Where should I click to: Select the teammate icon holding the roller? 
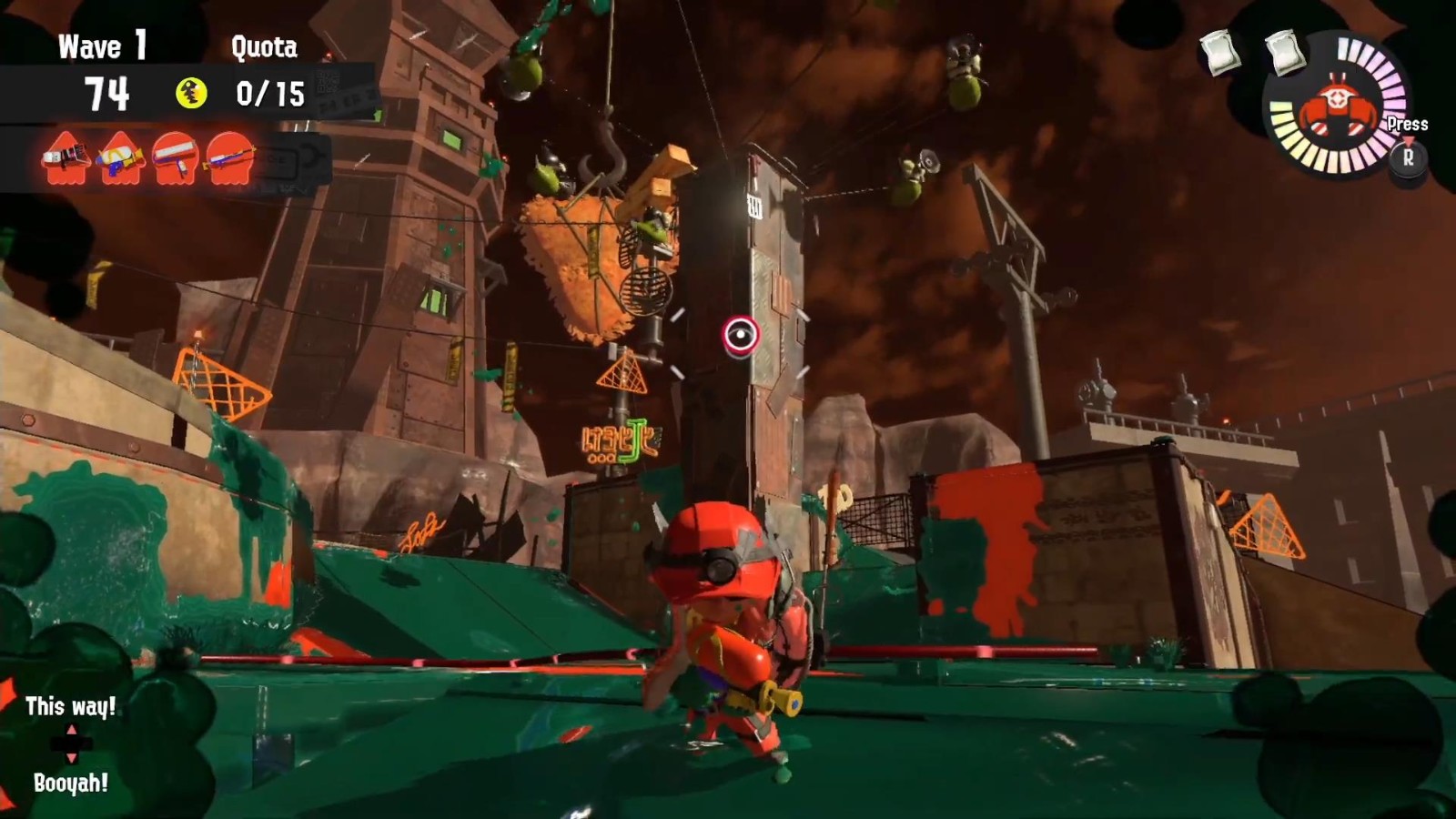176,157
